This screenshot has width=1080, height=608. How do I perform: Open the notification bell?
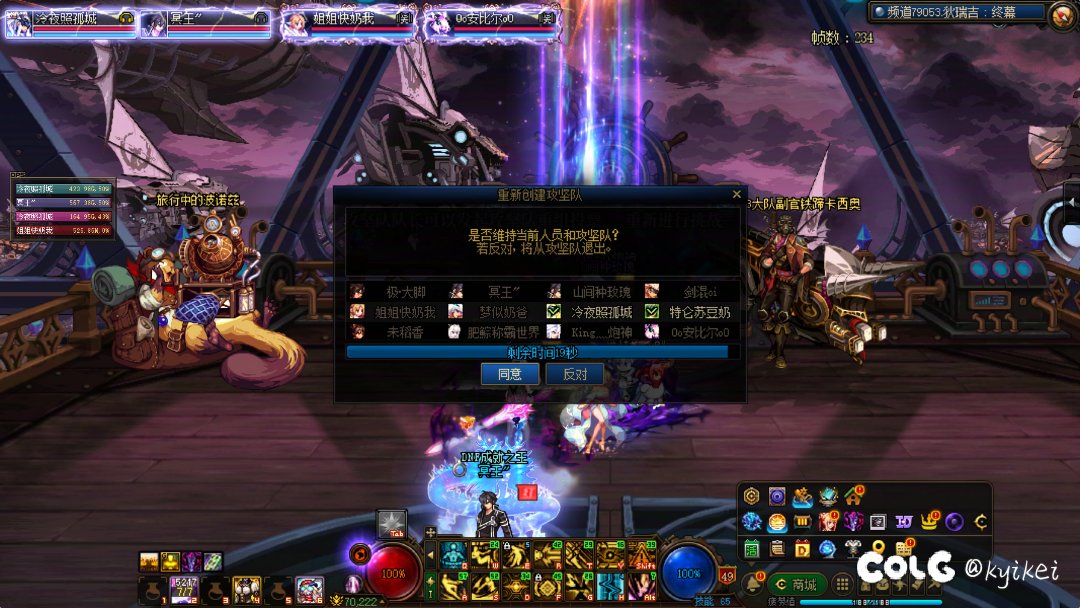752,583
